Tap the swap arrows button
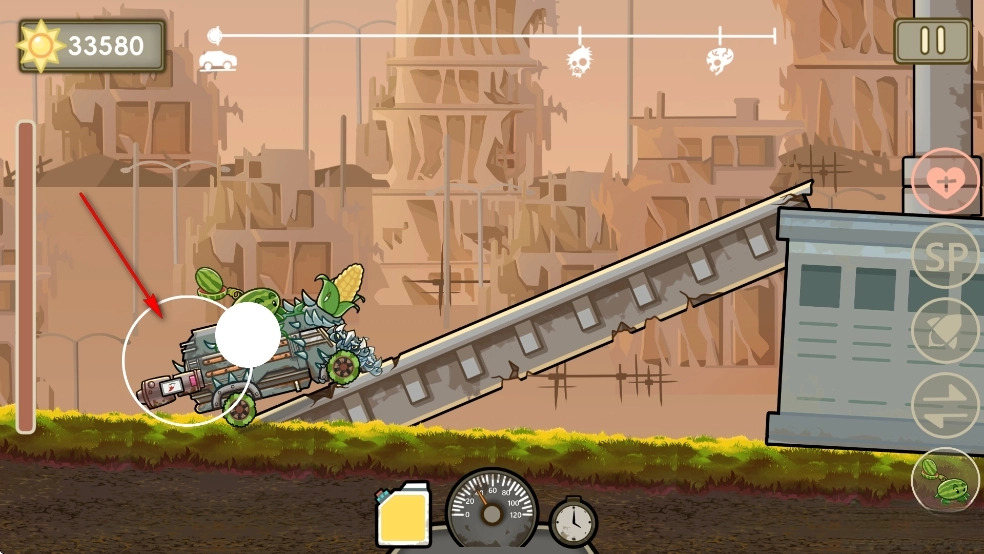Screen dimensions: 984x554 (x=945, y=405)
